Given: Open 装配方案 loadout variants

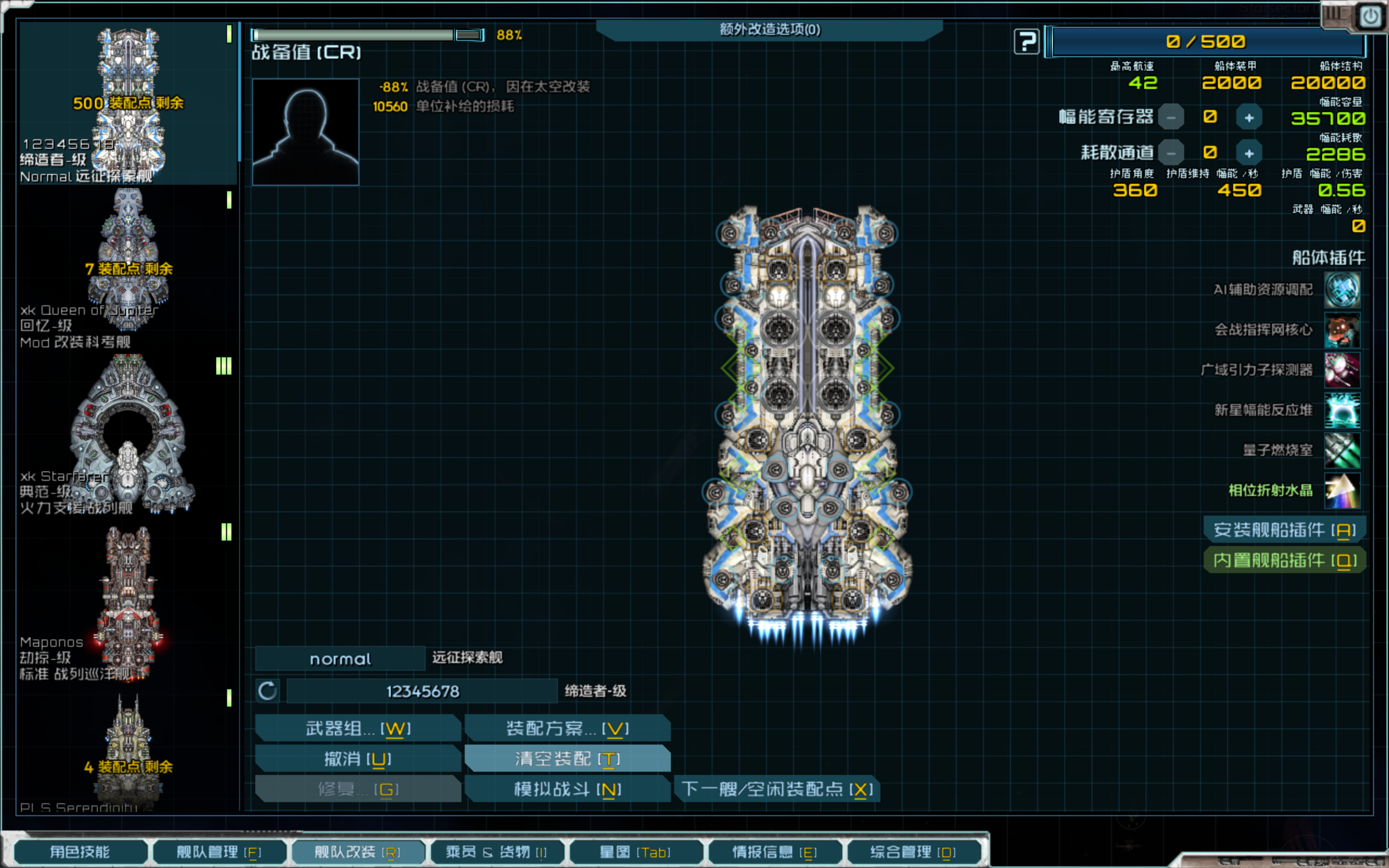Looking at the screenshot, I should [567, 729].
